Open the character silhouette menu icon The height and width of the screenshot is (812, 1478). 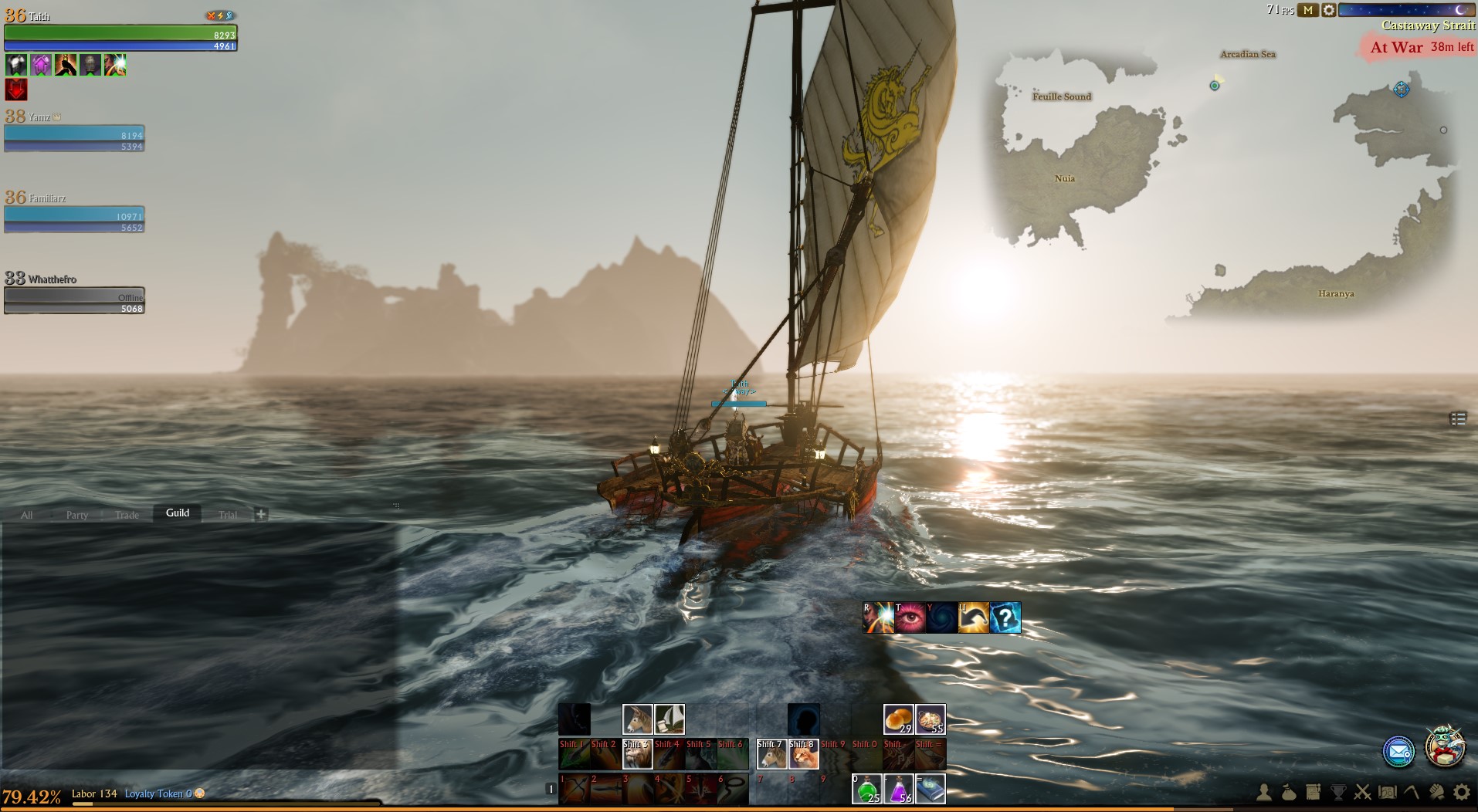pos(1264,792)
